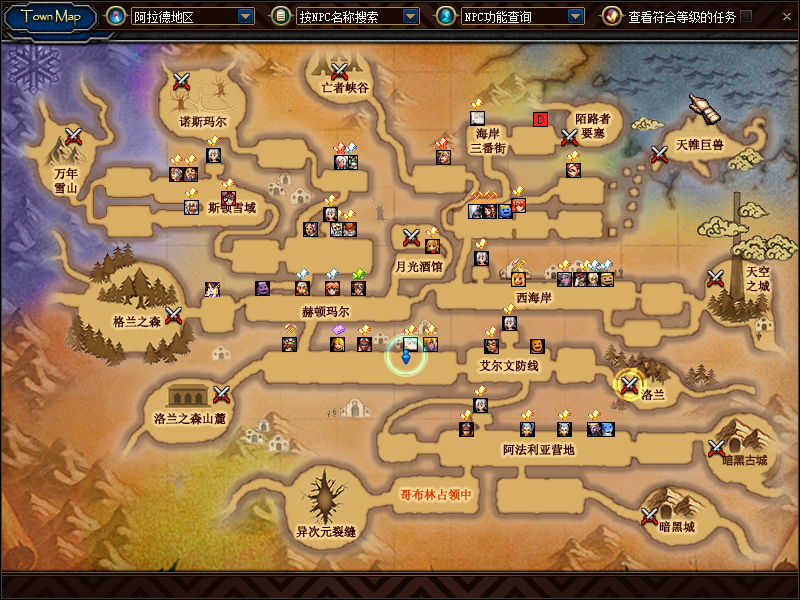Click the 陌路者要塞 dungeon marker
This screenshot has height=600, width=800.
[x=570, y=137]
